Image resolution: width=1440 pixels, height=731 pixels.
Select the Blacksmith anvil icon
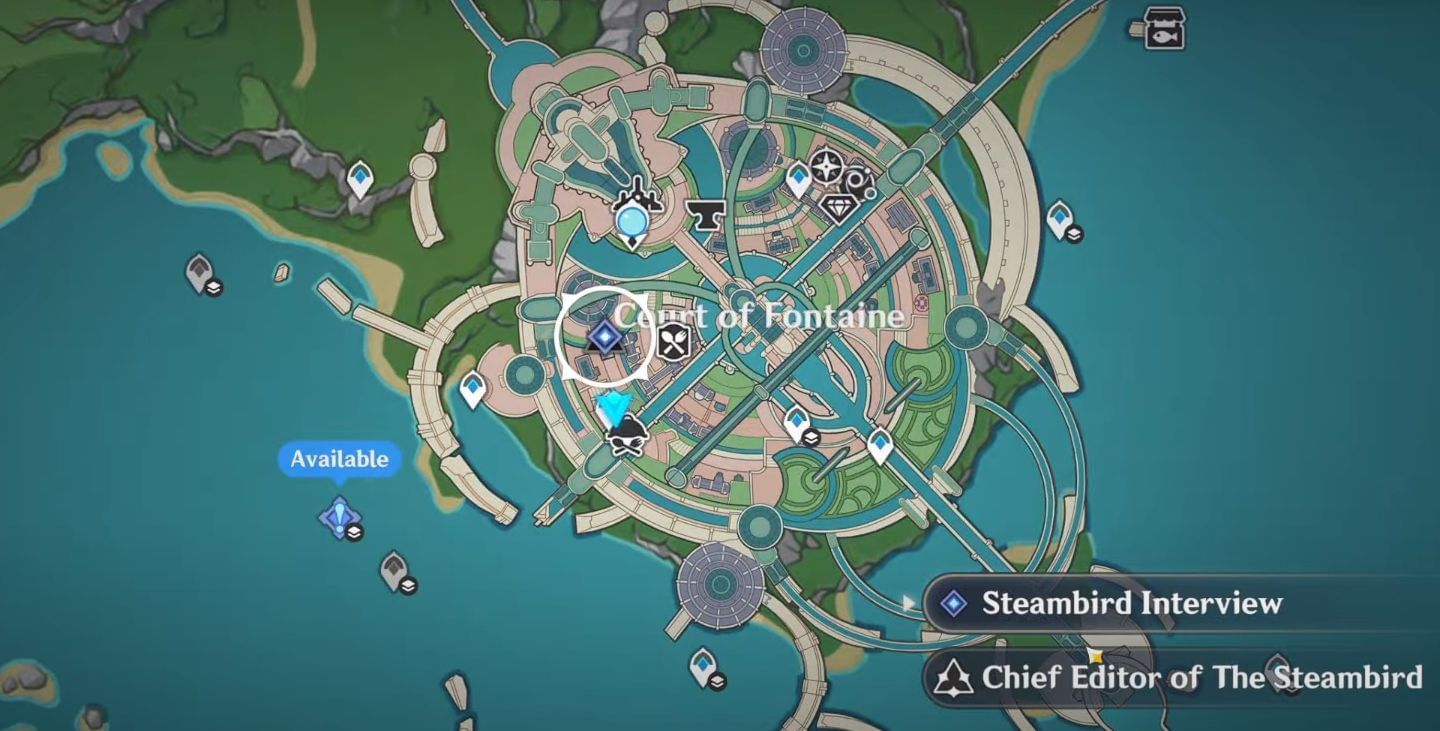tap(704, 215)
